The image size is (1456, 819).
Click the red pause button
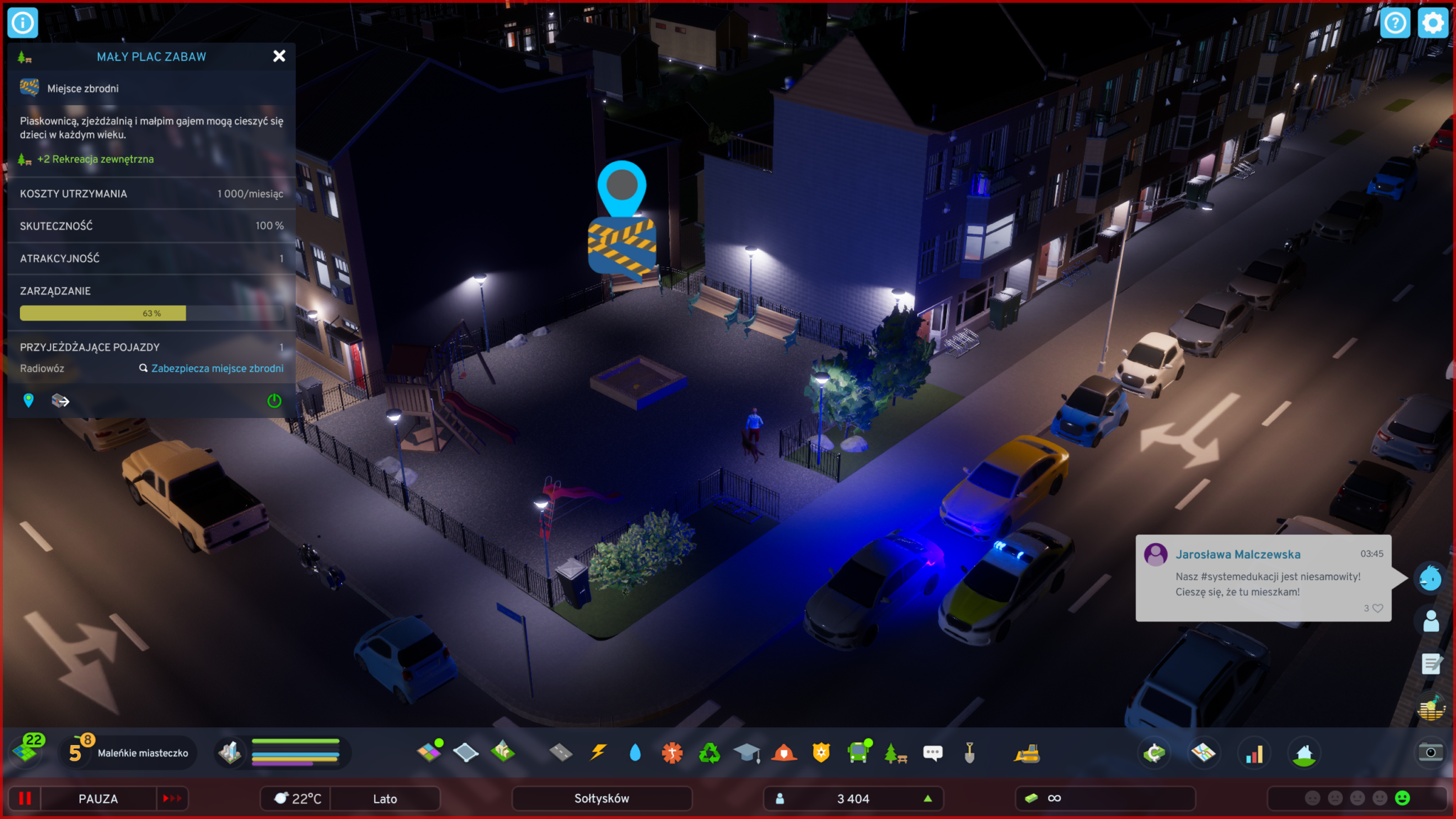tap(25, 798)
